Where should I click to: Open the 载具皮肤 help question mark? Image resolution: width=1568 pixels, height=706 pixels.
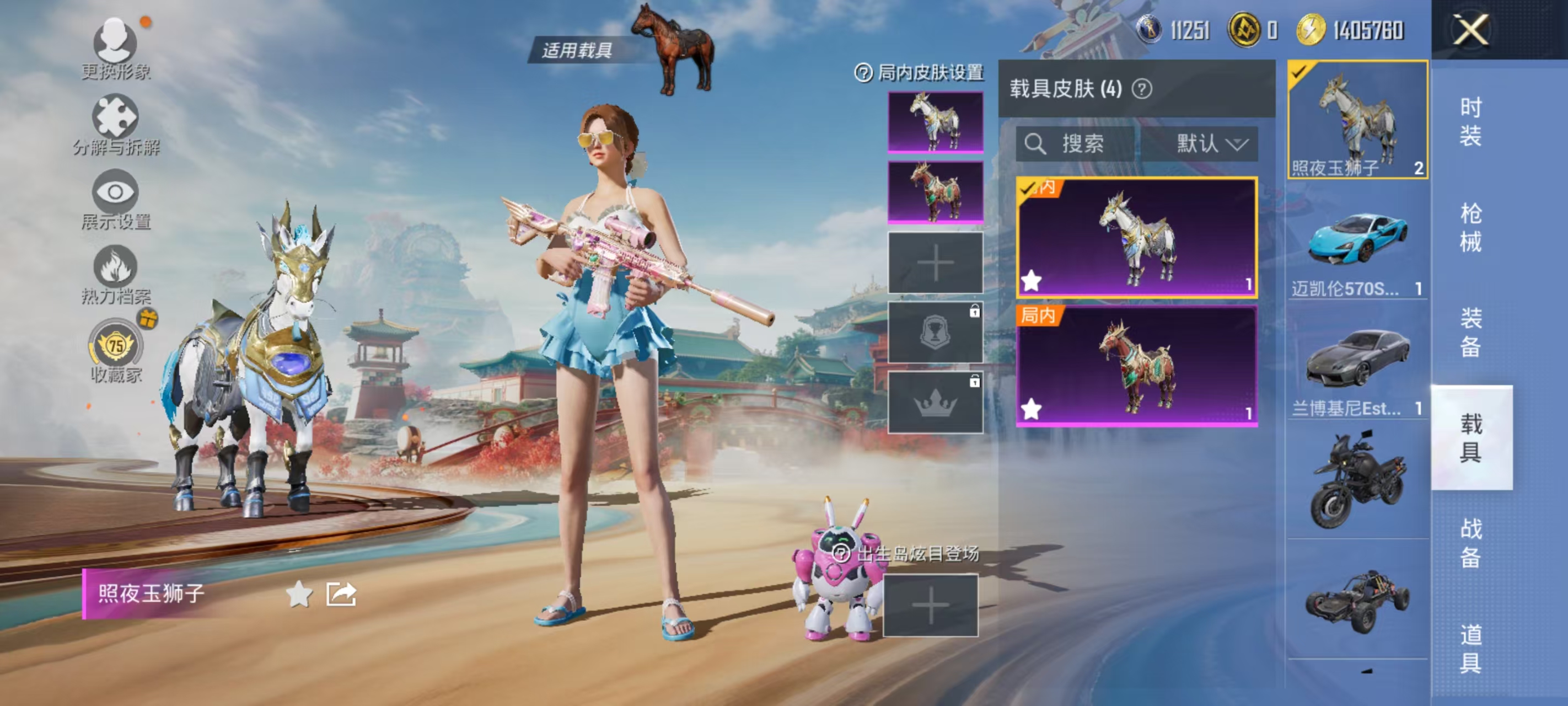click(x=1143, y=89)
